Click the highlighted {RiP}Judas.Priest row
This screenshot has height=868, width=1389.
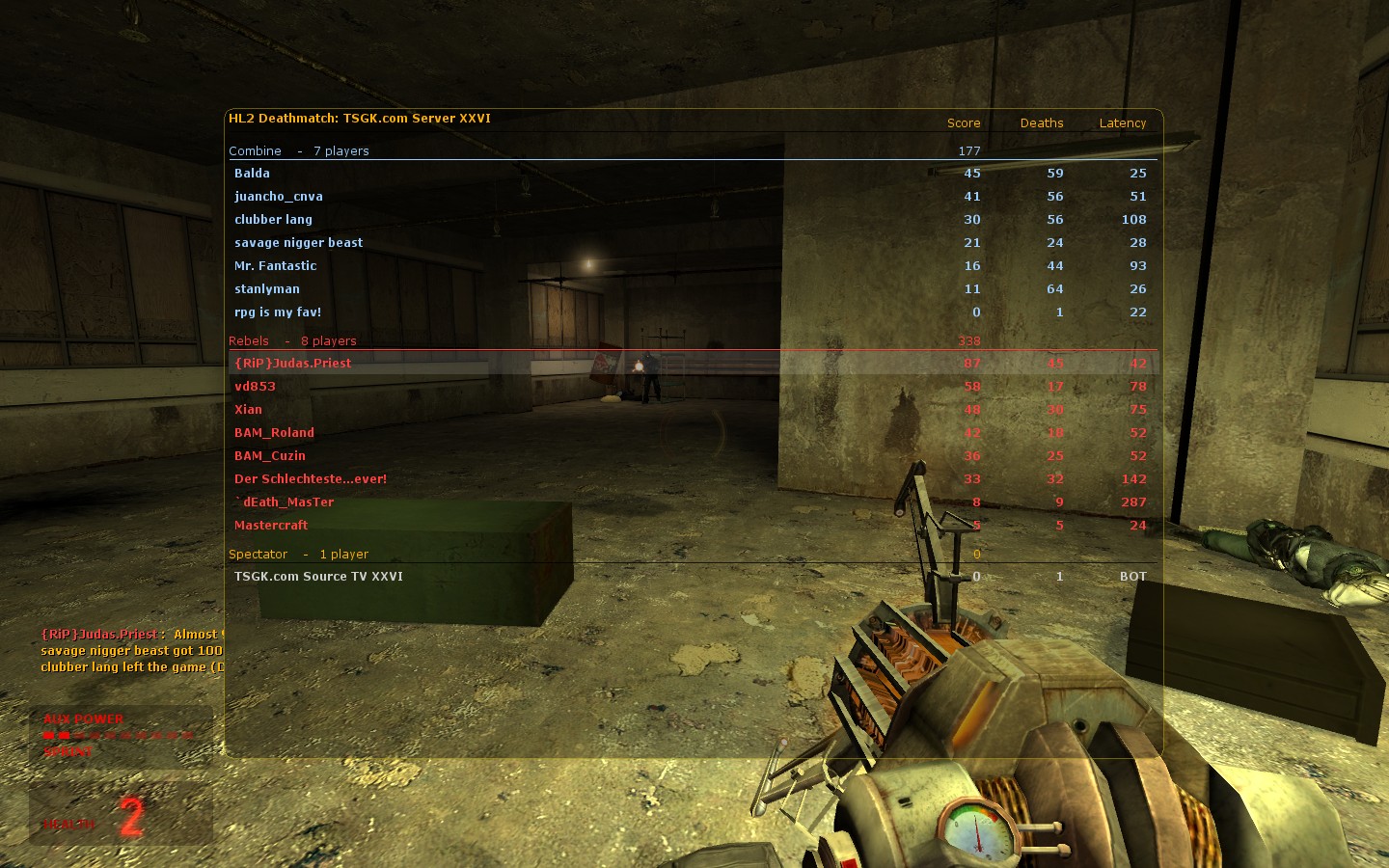coord(292,363)
